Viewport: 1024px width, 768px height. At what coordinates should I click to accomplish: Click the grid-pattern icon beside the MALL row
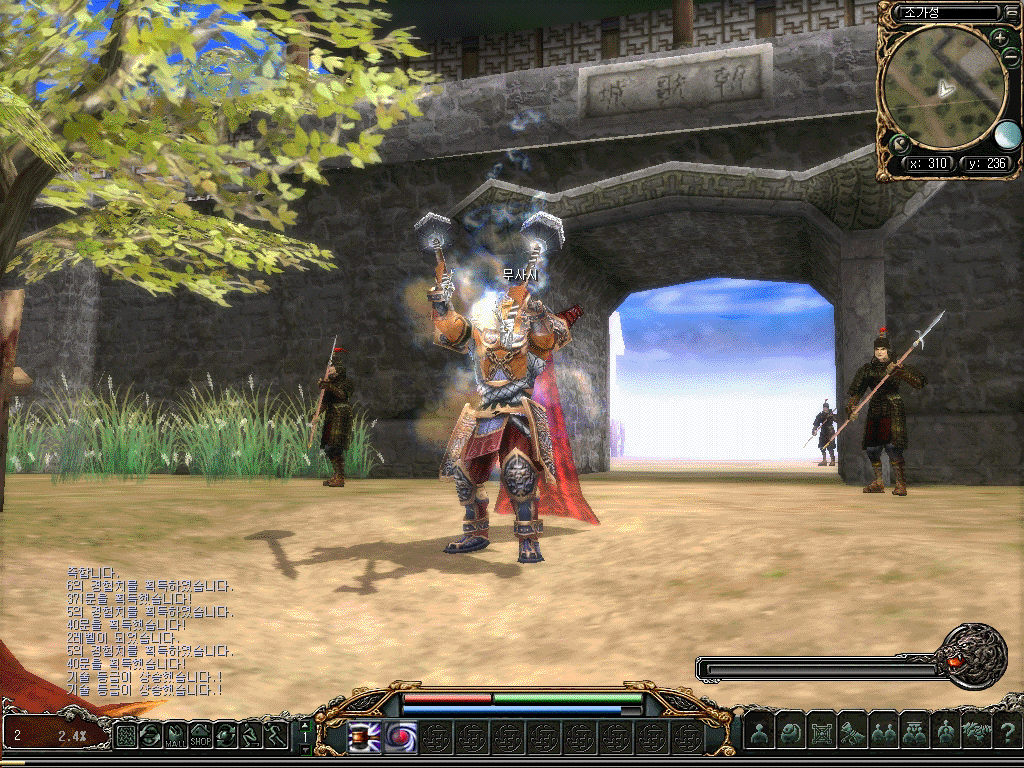click(x=127, y=736)
